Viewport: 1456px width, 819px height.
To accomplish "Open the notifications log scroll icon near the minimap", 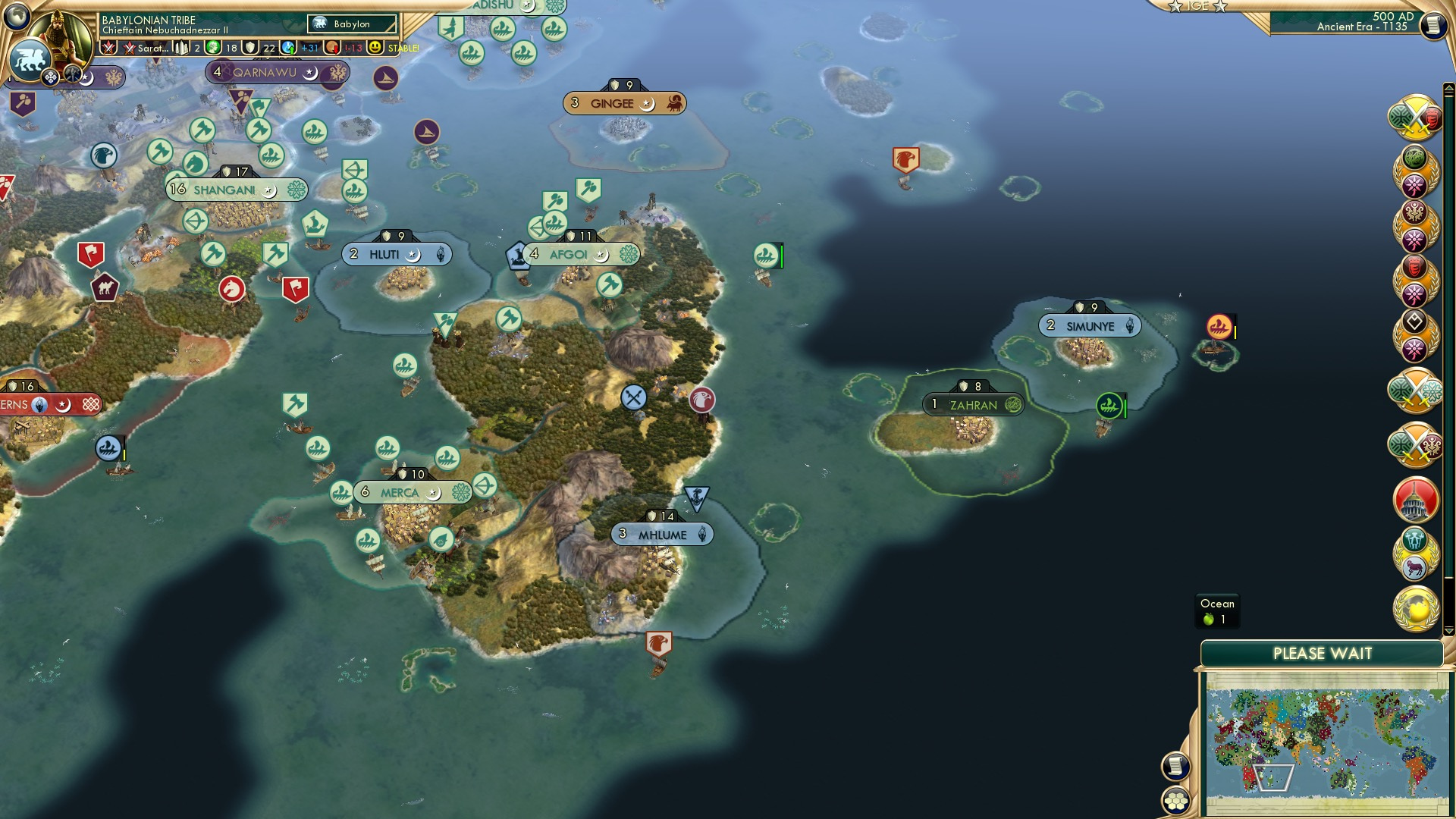I will pos(1176,767).
